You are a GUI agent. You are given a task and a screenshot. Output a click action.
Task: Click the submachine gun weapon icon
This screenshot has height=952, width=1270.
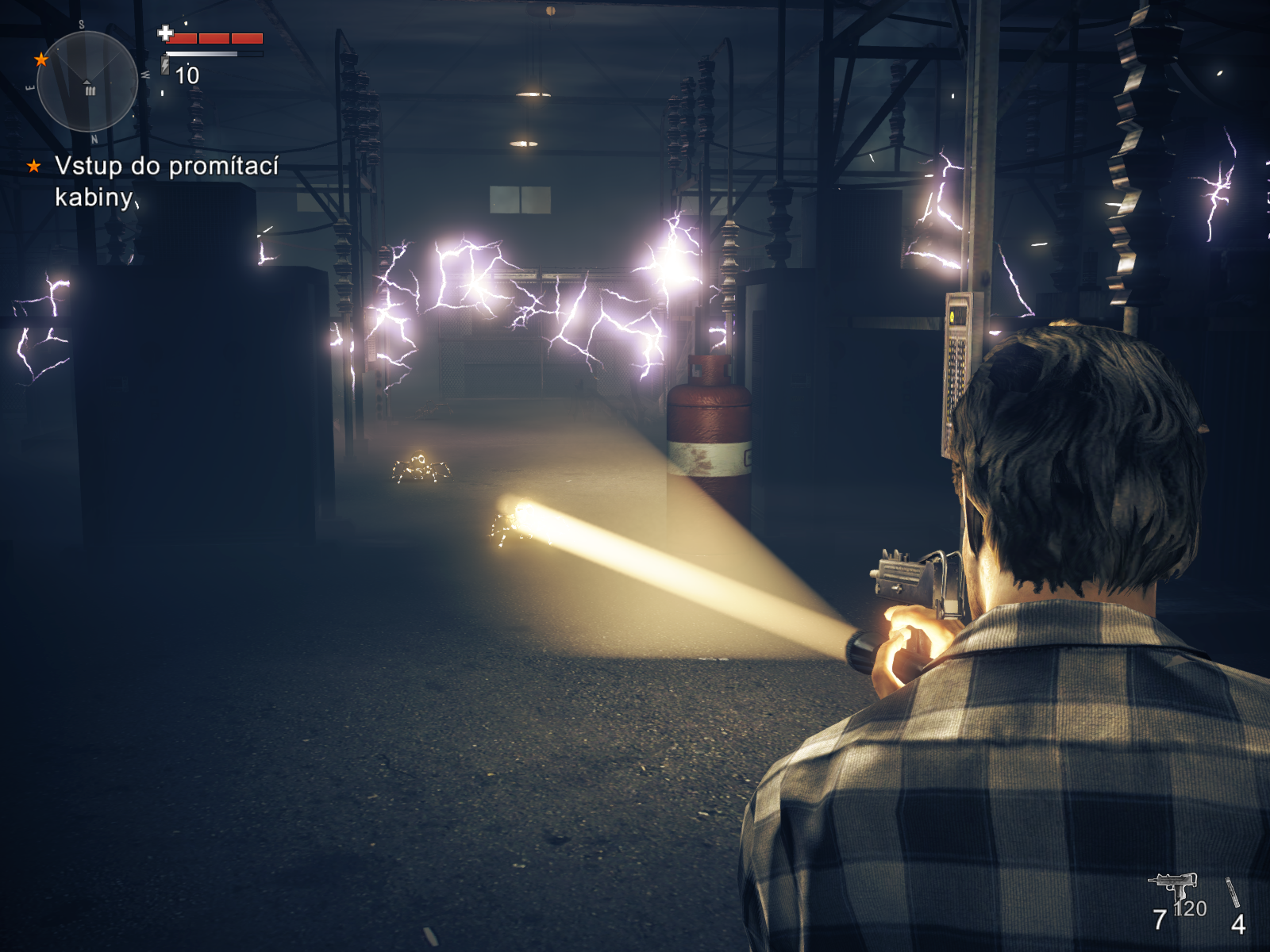(1172, 886)
